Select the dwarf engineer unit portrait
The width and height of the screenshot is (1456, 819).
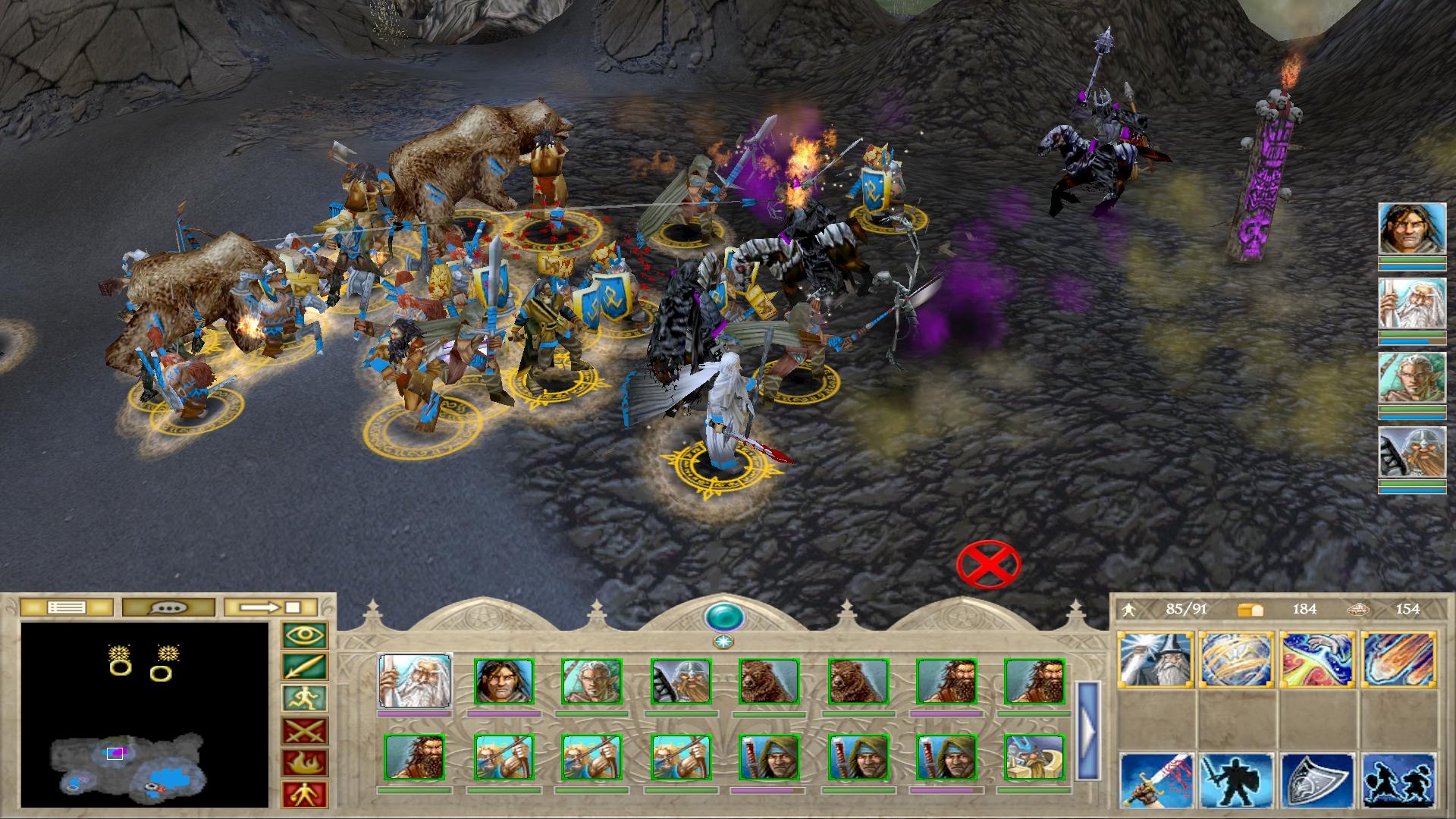point(1034,758)
